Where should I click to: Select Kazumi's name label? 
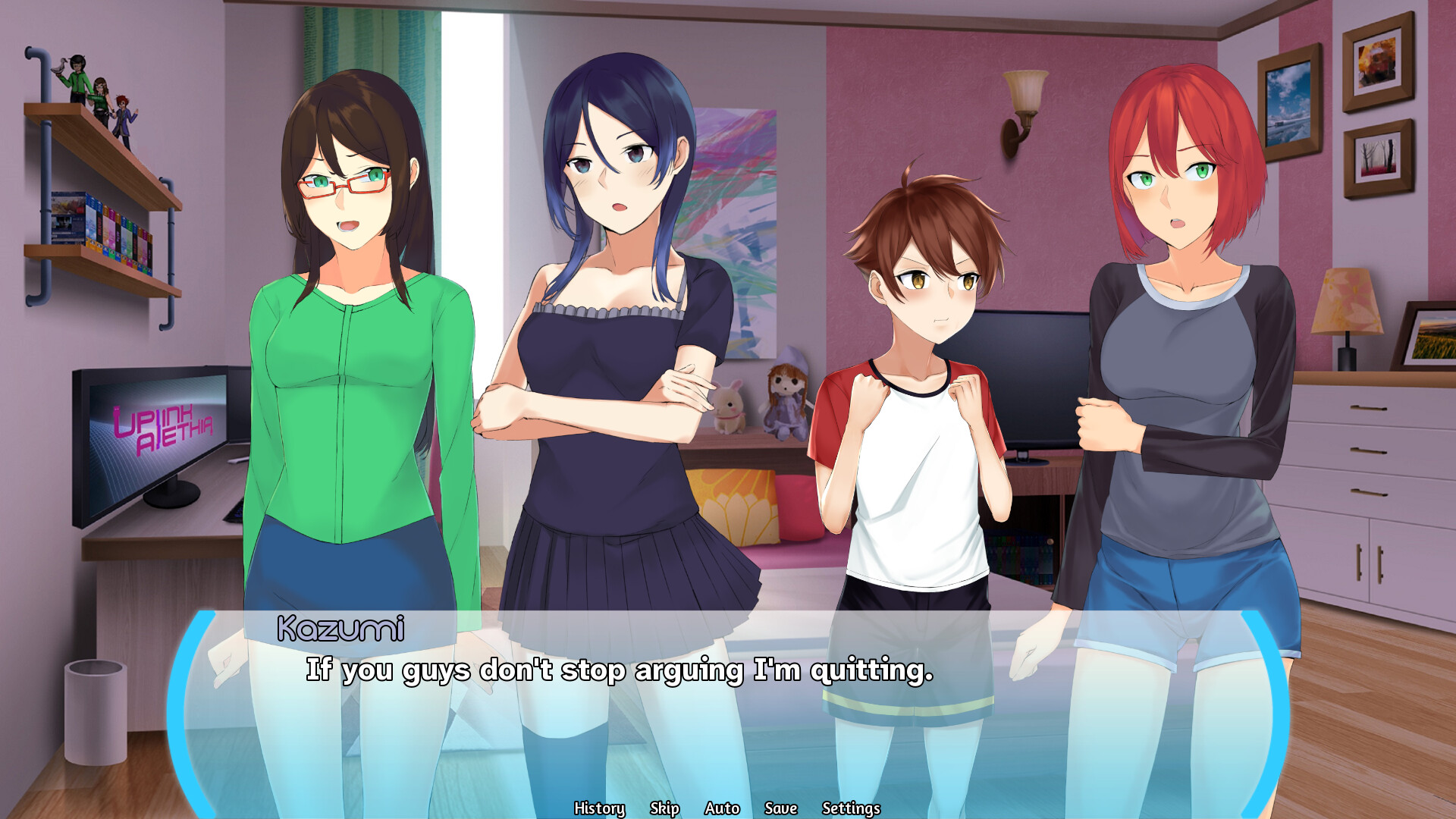click(x=343, y=627)
